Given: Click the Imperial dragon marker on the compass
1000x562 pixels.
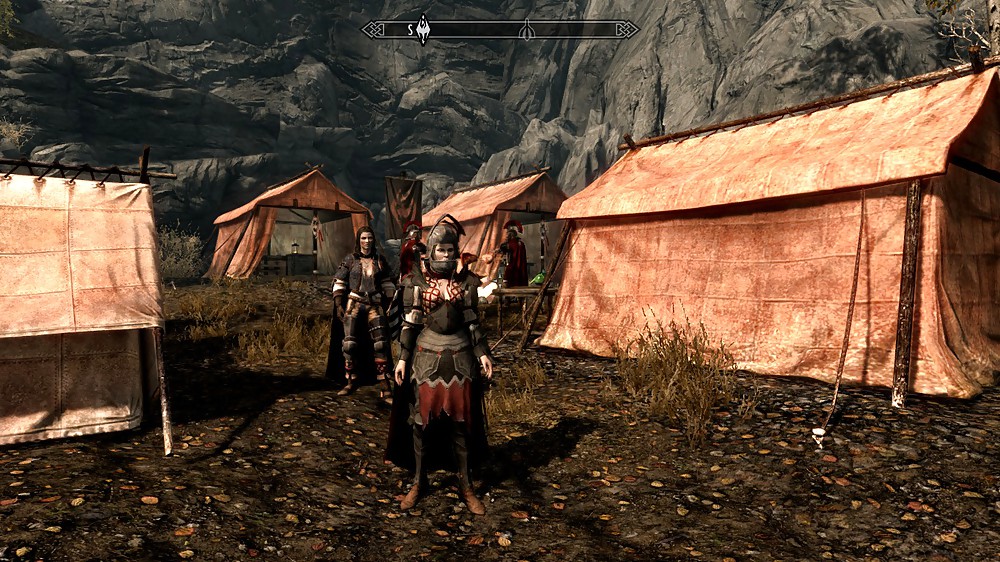Looking at the screenshot, I should tap(423, 27).
